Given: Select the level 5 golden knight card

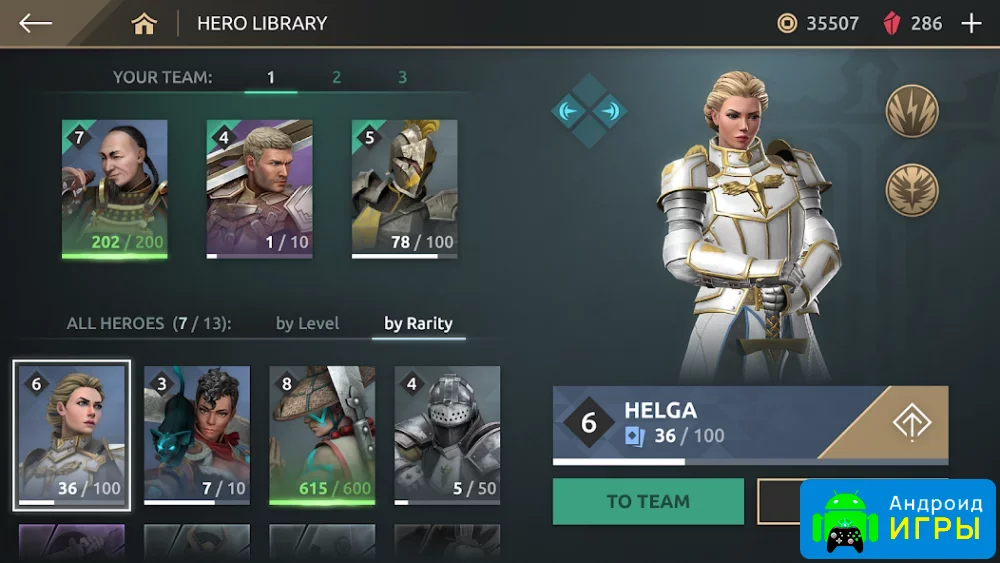Looking at the screenshot, I should point(404,188).
